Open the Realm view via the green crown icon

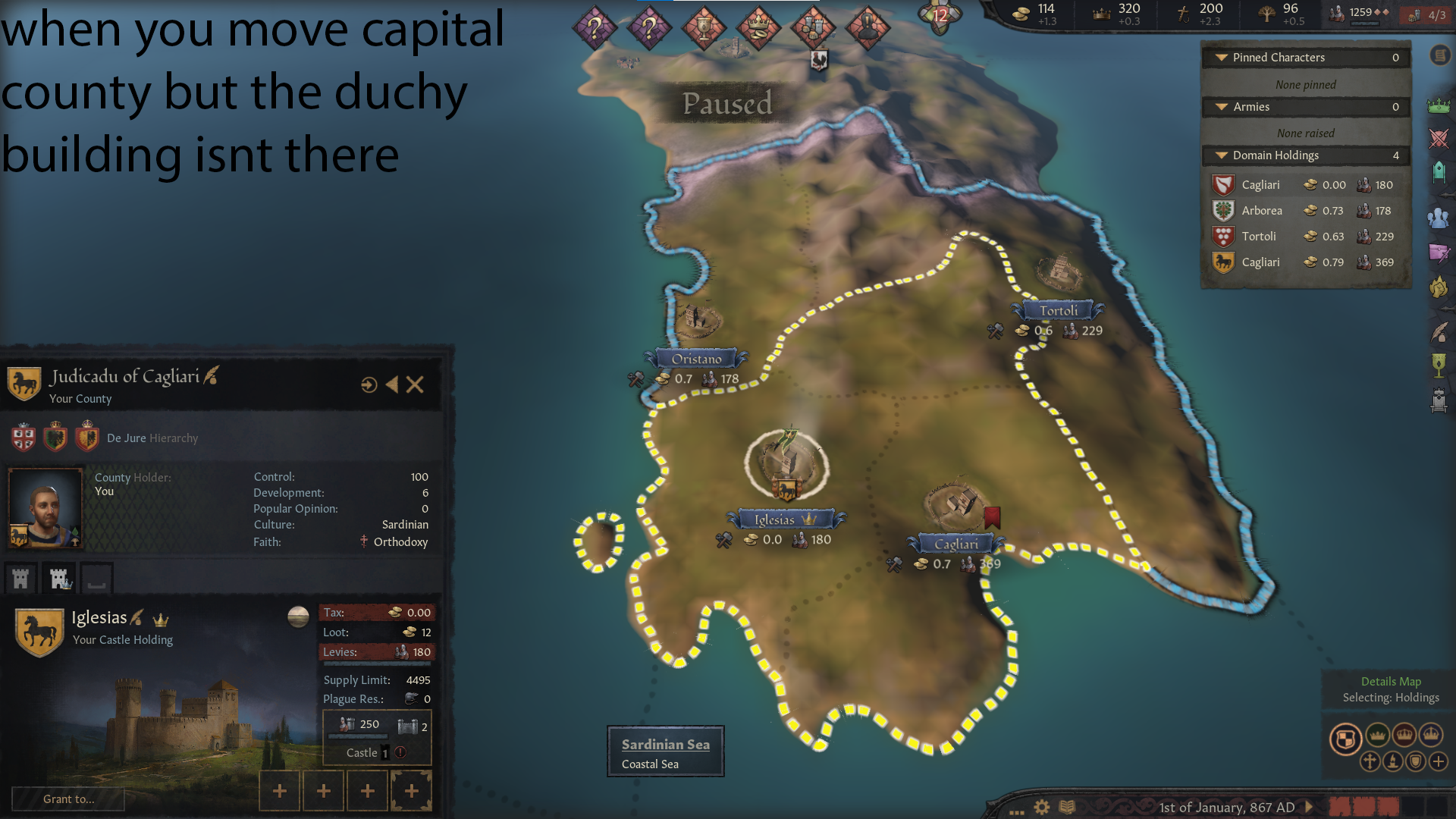pos(1439,106)
